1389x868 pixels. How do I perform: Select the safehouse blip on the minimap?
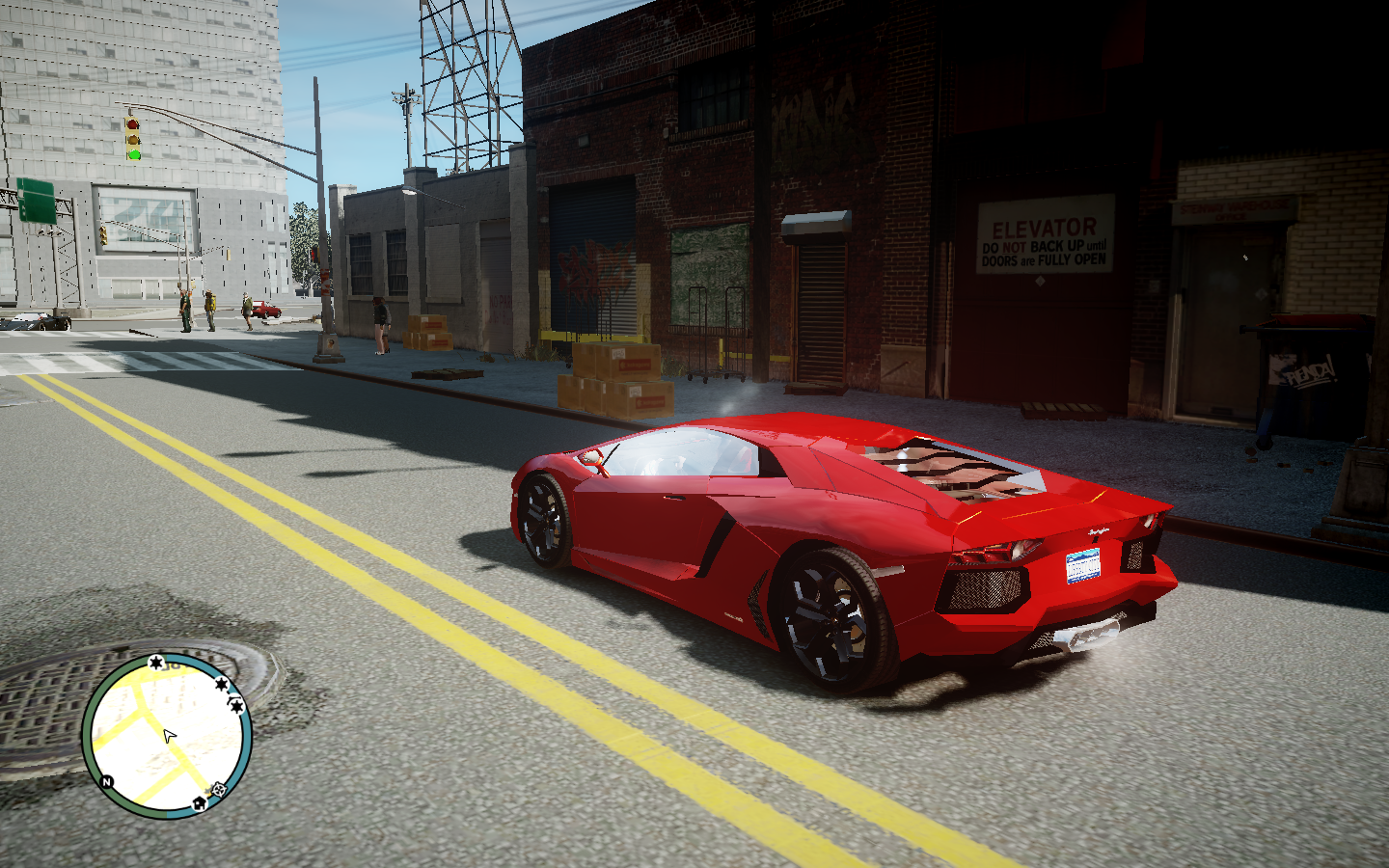point(200,802)
